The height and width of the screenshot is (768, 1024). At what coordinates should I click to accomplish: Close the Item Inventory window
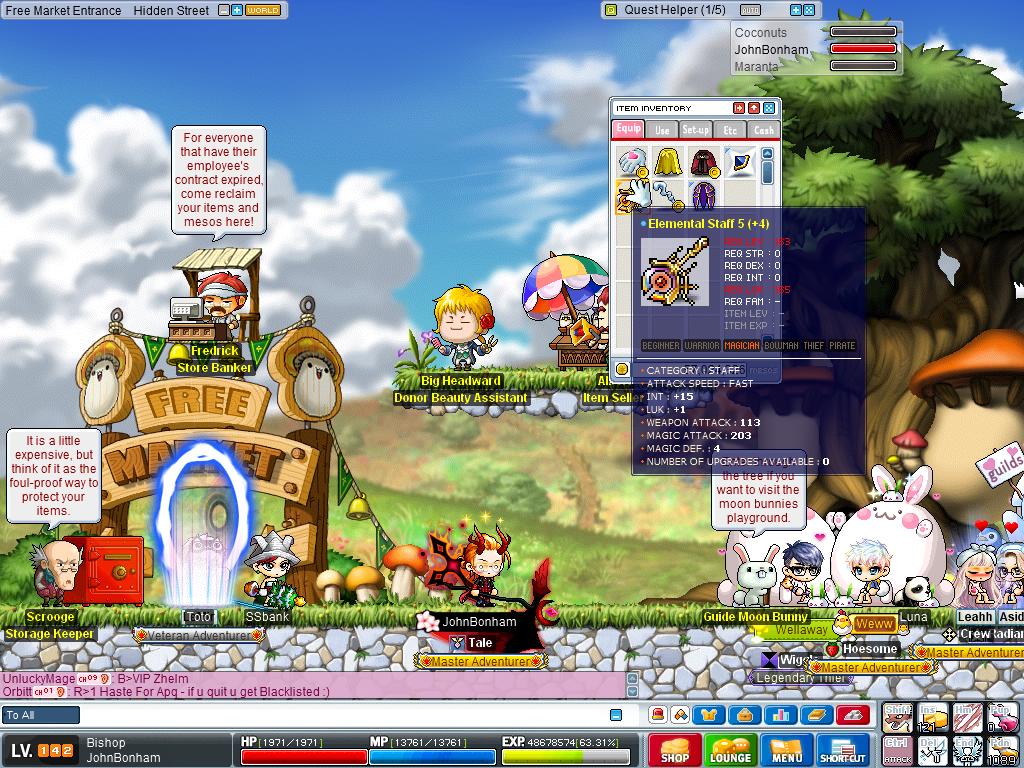click(x=769, y=108)
